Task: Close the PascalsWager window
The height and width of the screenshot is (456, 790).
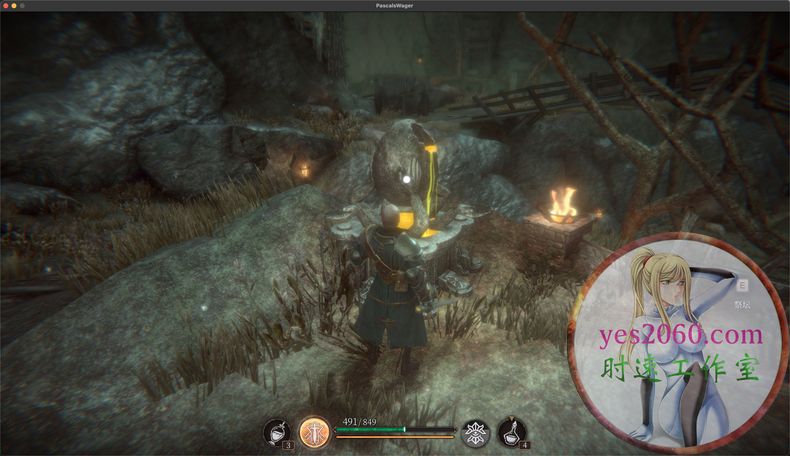Action: (6, 5)
